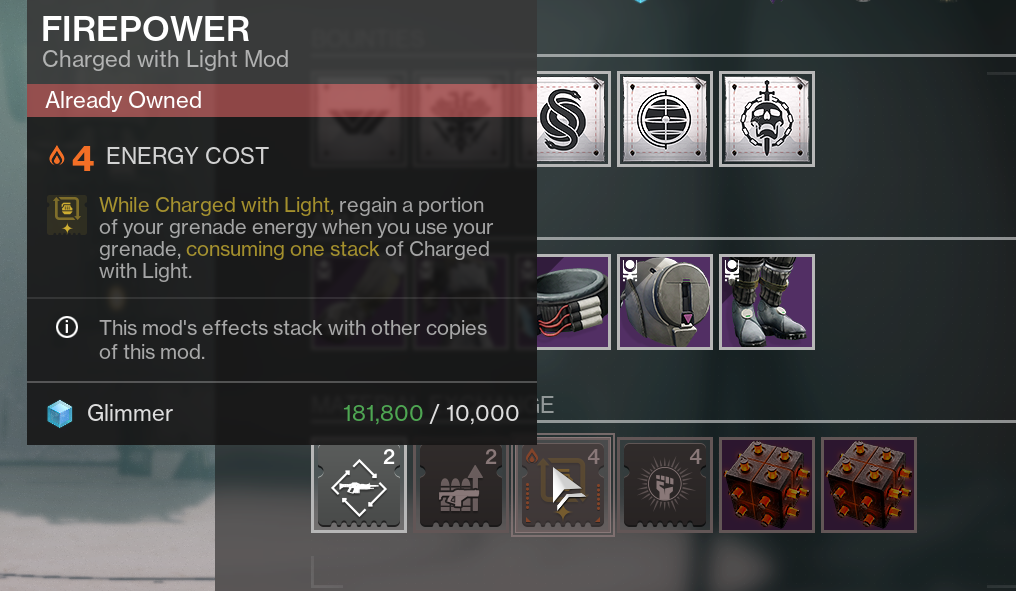Buy the grey armored boots
This screenshot has height=591, width=1016.
click(767, 302)
